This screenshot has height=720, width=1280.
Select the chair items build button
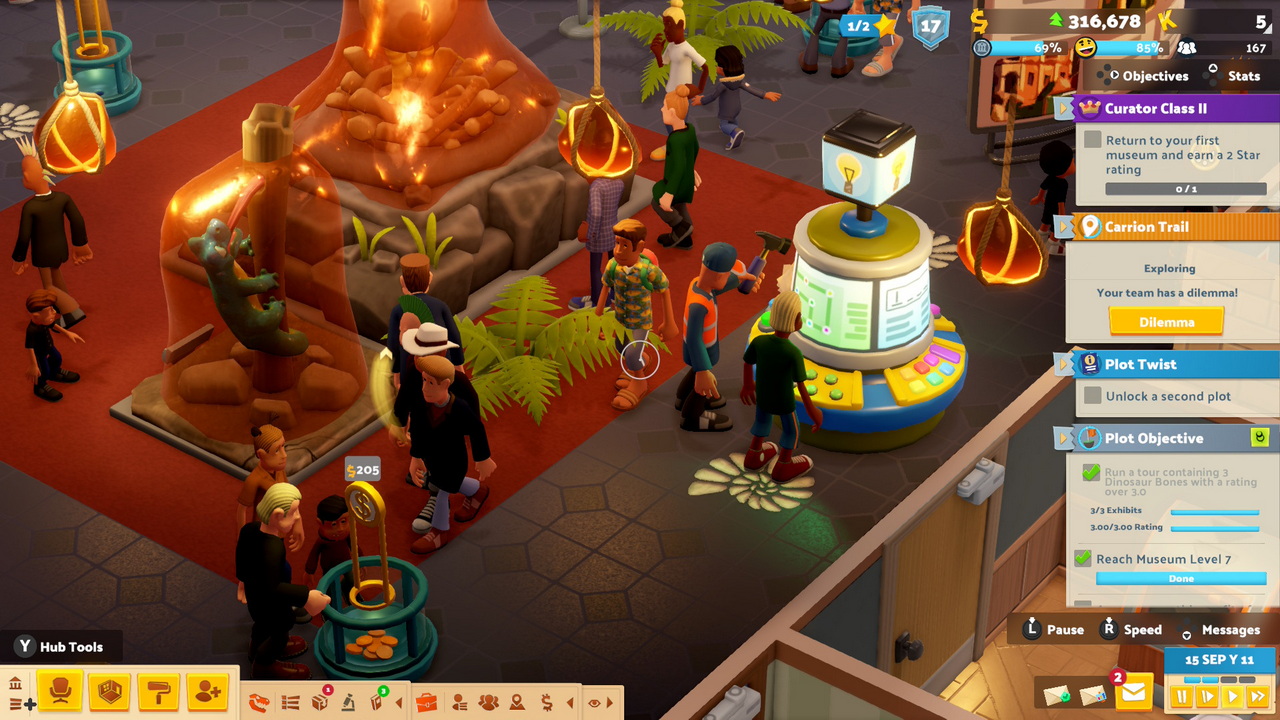(x=60, y=691)
